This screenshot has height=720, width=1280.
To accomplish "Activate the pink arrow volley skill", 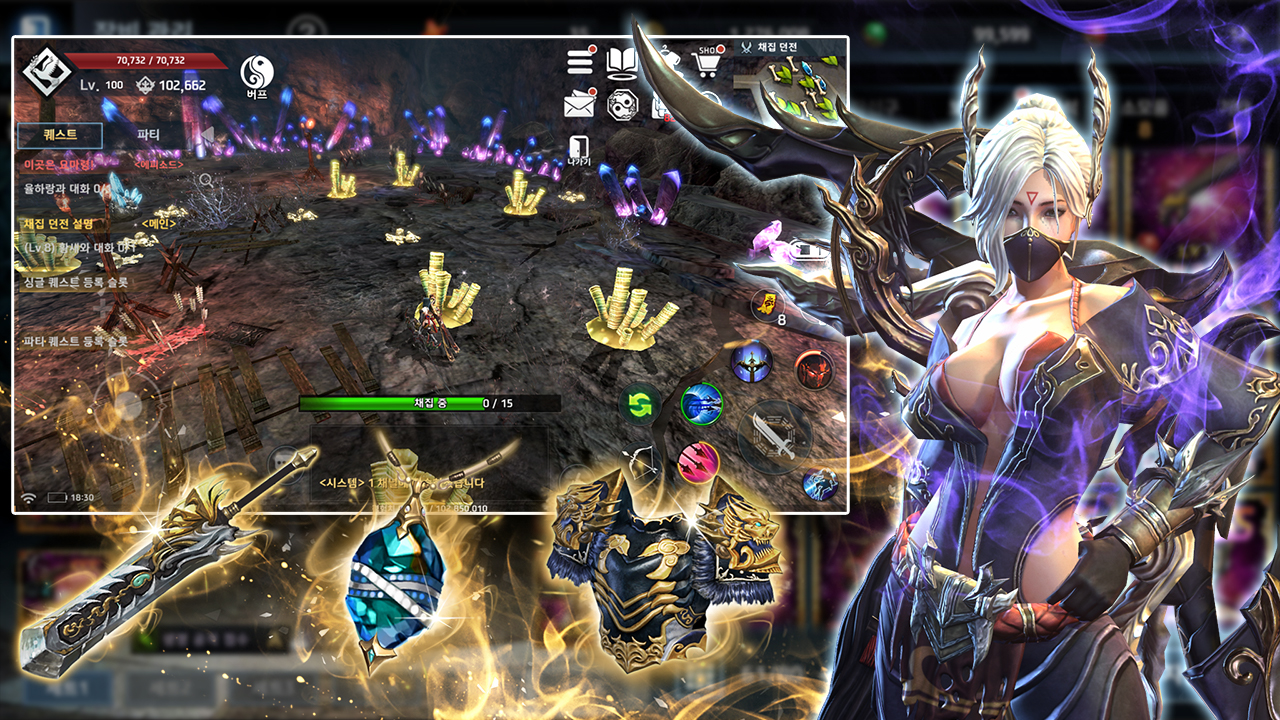I will click(698, 462).
